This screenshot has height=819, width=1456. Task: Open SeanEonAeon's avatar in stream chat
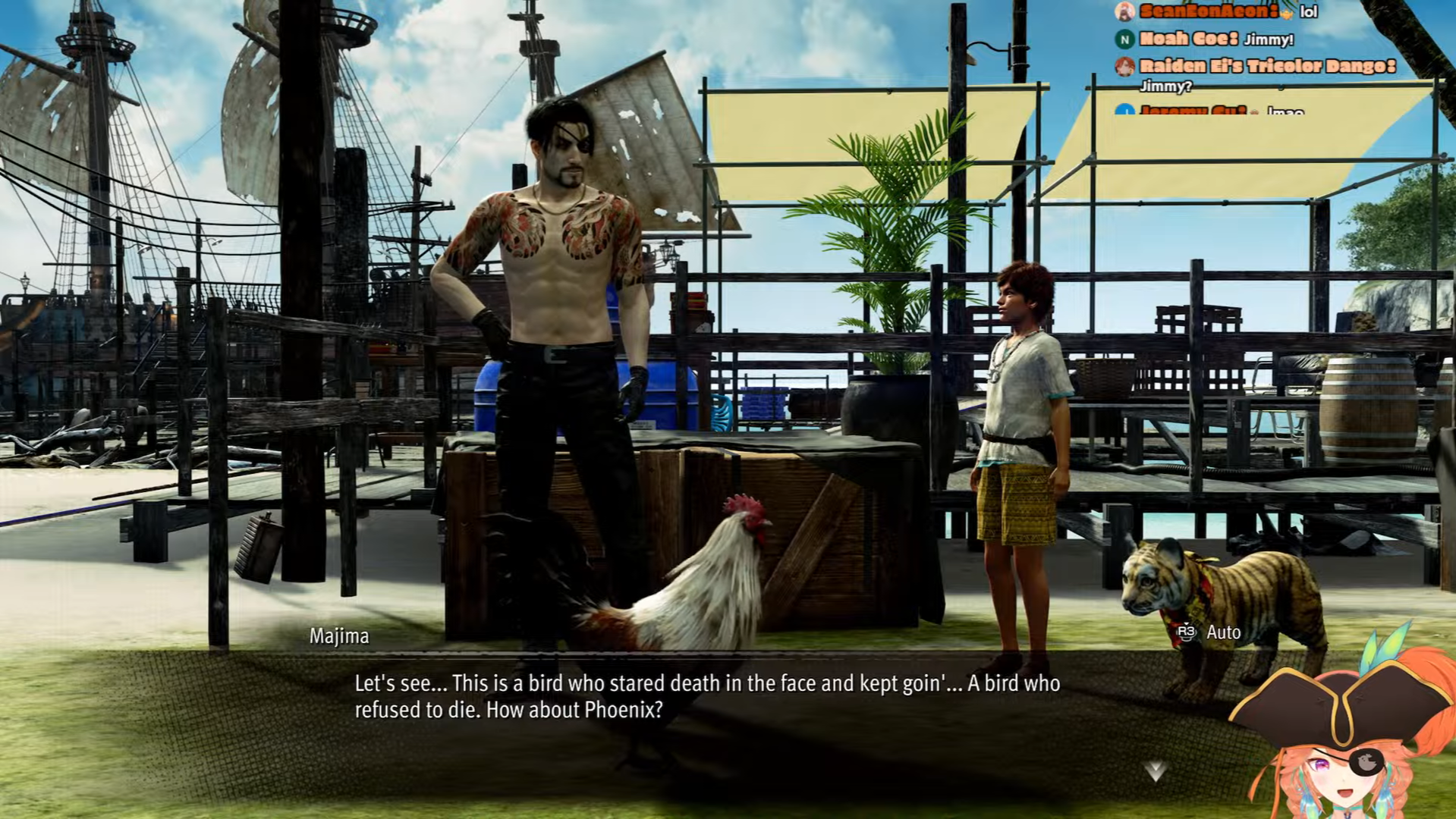1124,11
